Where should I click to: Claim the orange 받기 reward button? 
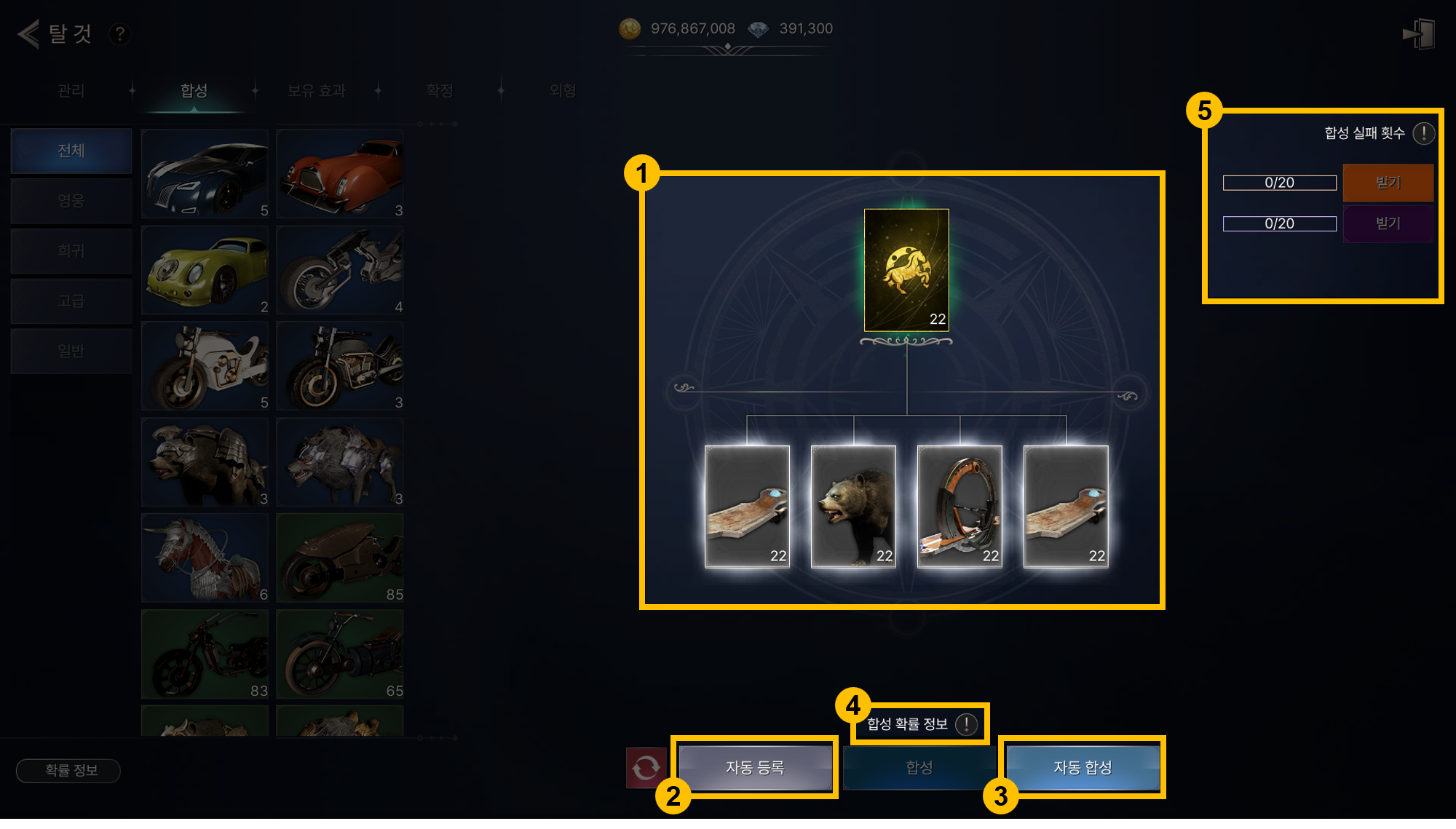click(x=1388, y=183)
